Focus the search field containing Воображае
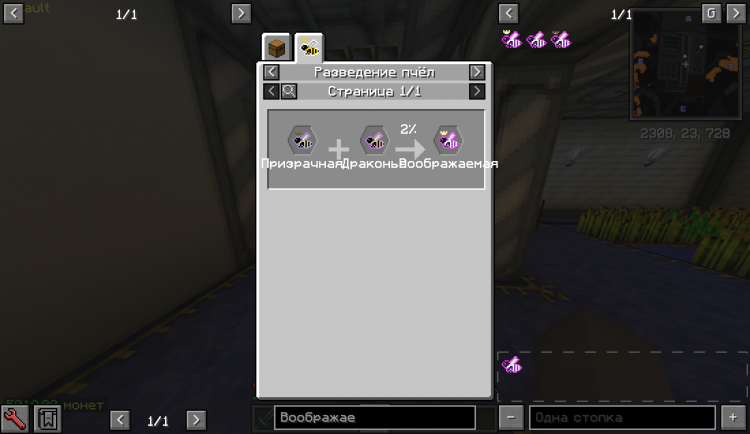Screen dimensions: 750x434 coord(374,417)
